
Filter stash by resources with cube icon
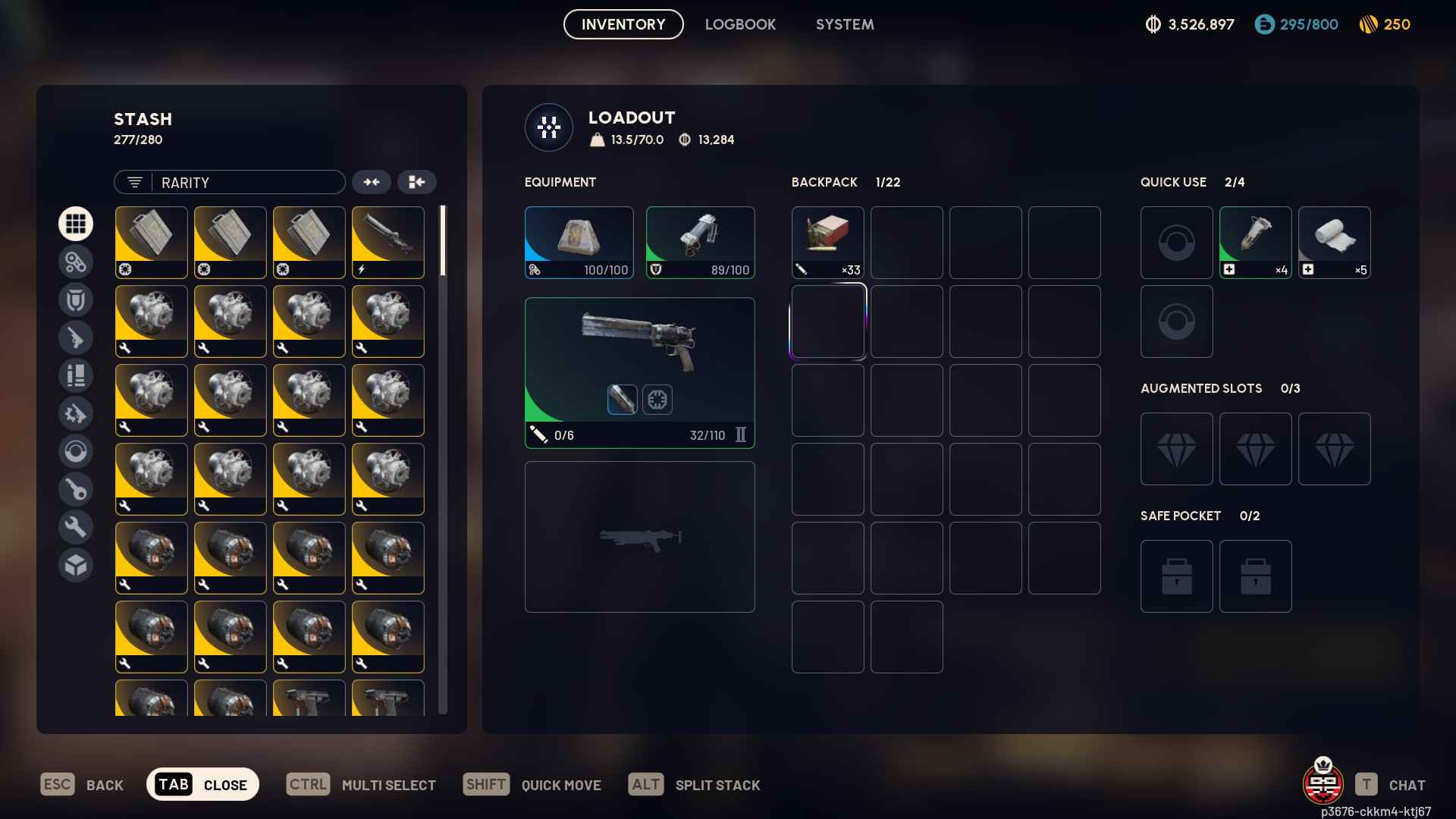[x=76, y=565]
